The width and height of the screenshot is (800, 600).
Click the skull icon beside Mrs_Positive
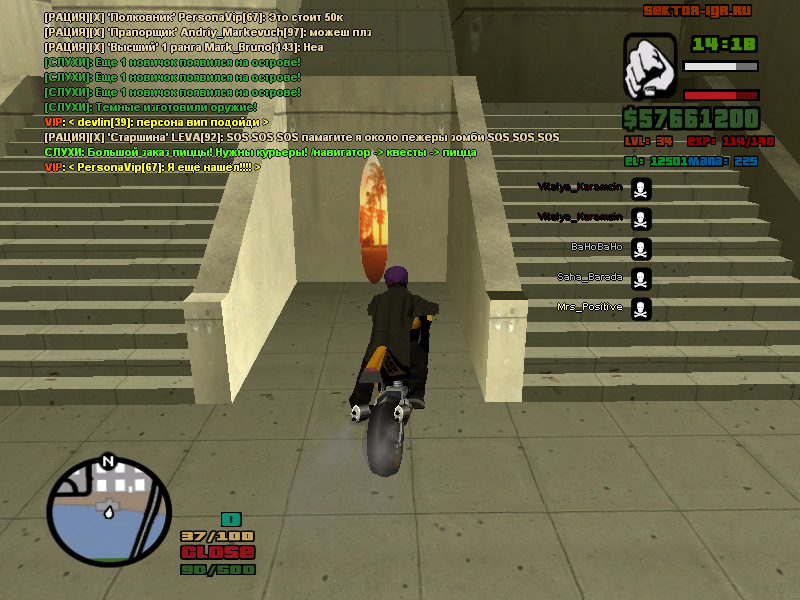coord(641,308)
